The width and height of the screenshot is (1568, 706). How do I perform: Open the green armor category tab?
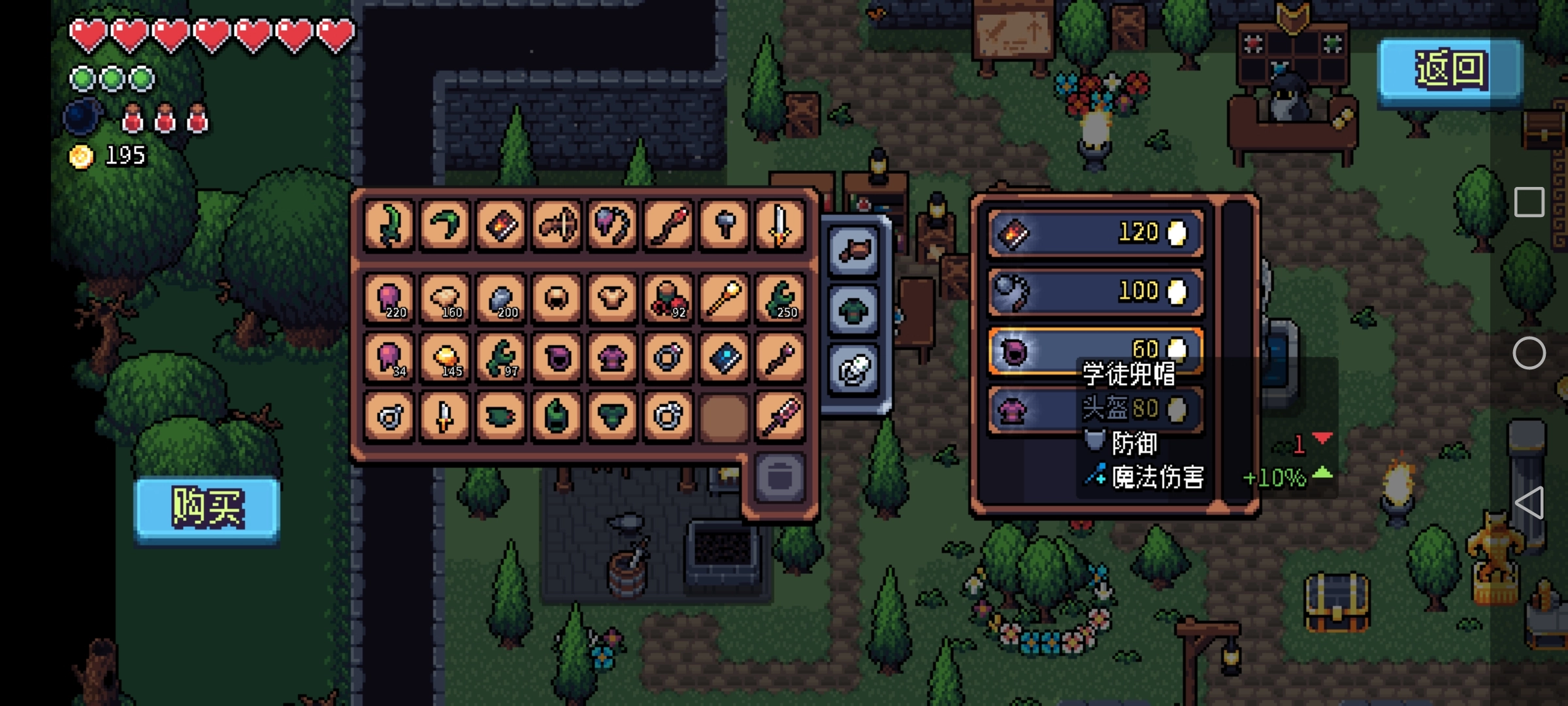pyautogui.click(x=855, y=309)
